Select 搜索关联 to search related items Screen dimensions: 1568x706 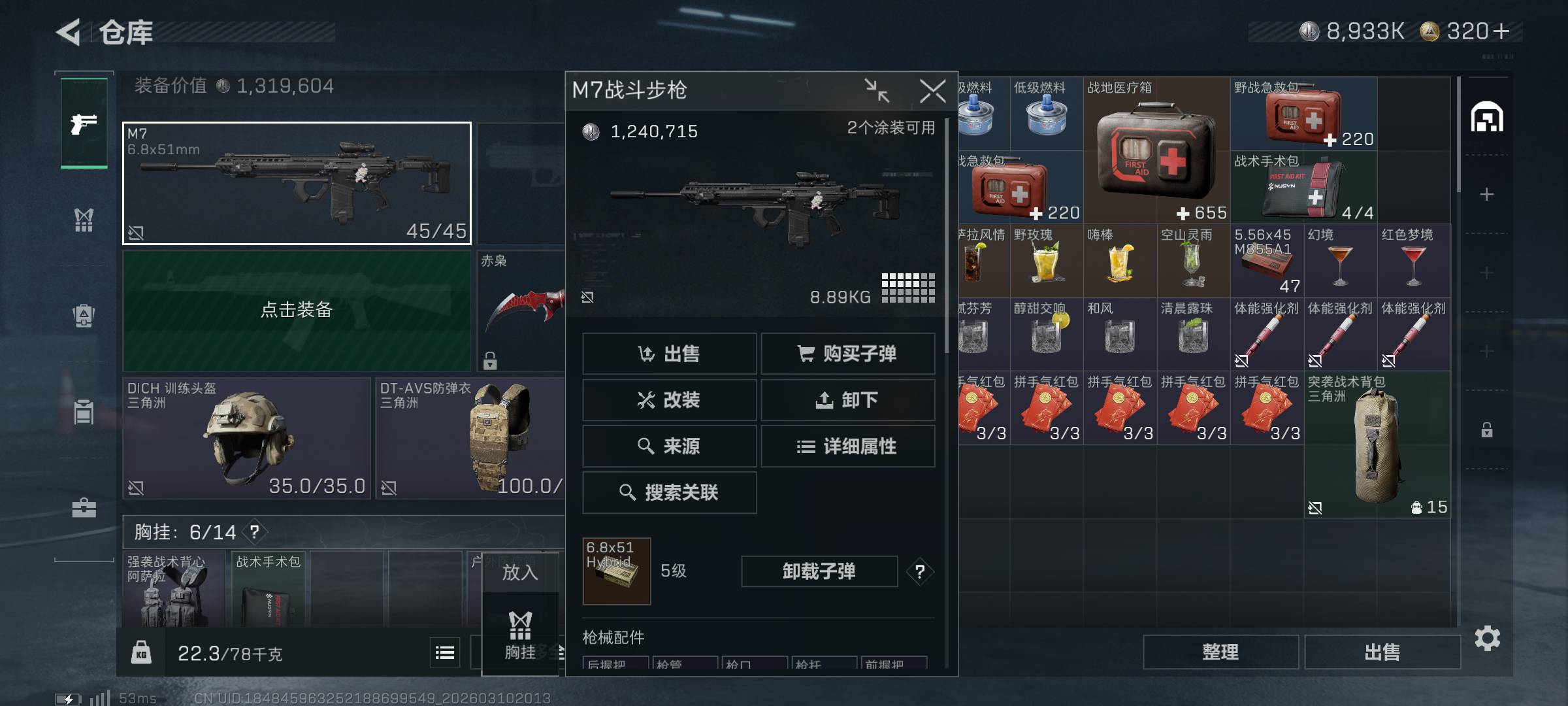pos(669,492)
